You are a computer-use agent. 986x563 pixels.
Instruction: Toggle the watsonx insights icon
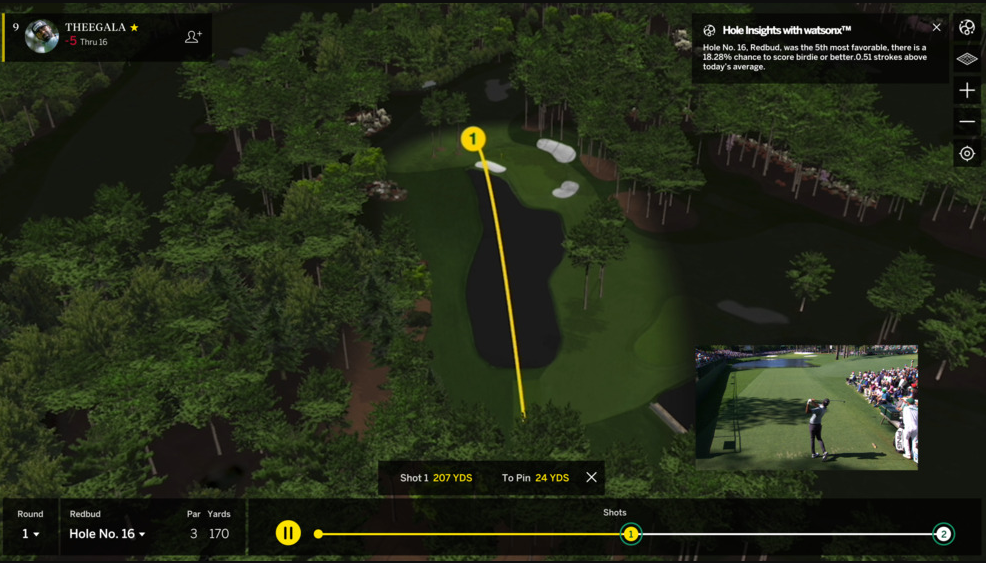[x=967, y=28]
